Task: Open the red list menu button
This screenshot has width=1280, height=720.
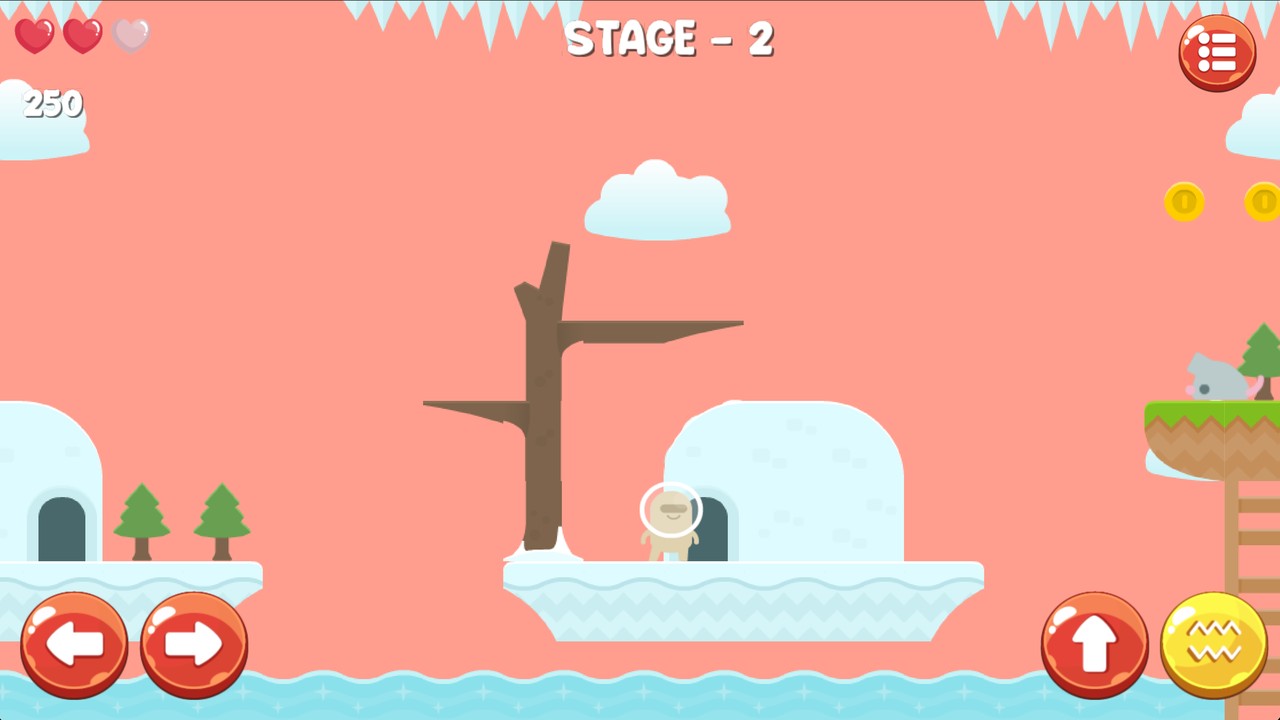Action: click(1217, 53)
